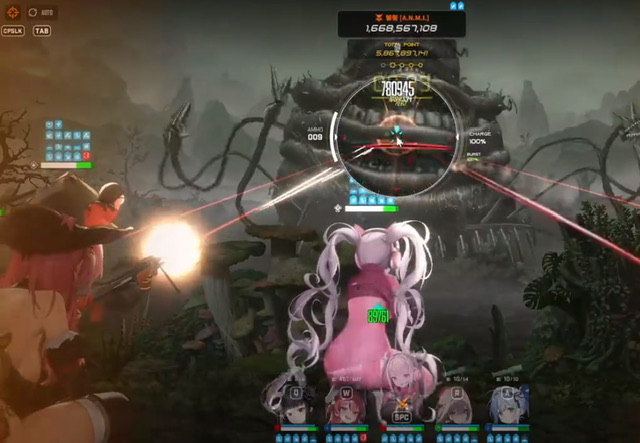The image size is (640, 443).
Task: Choose the white twin-tailed character portrait
Action: point(401,405)
